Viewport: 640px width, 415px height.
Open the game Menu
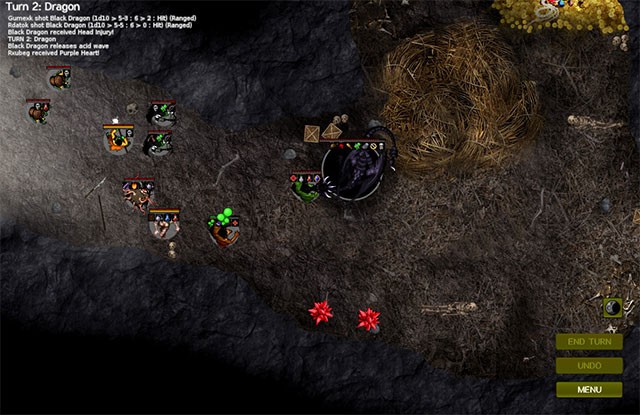click(x=589, y=389)
